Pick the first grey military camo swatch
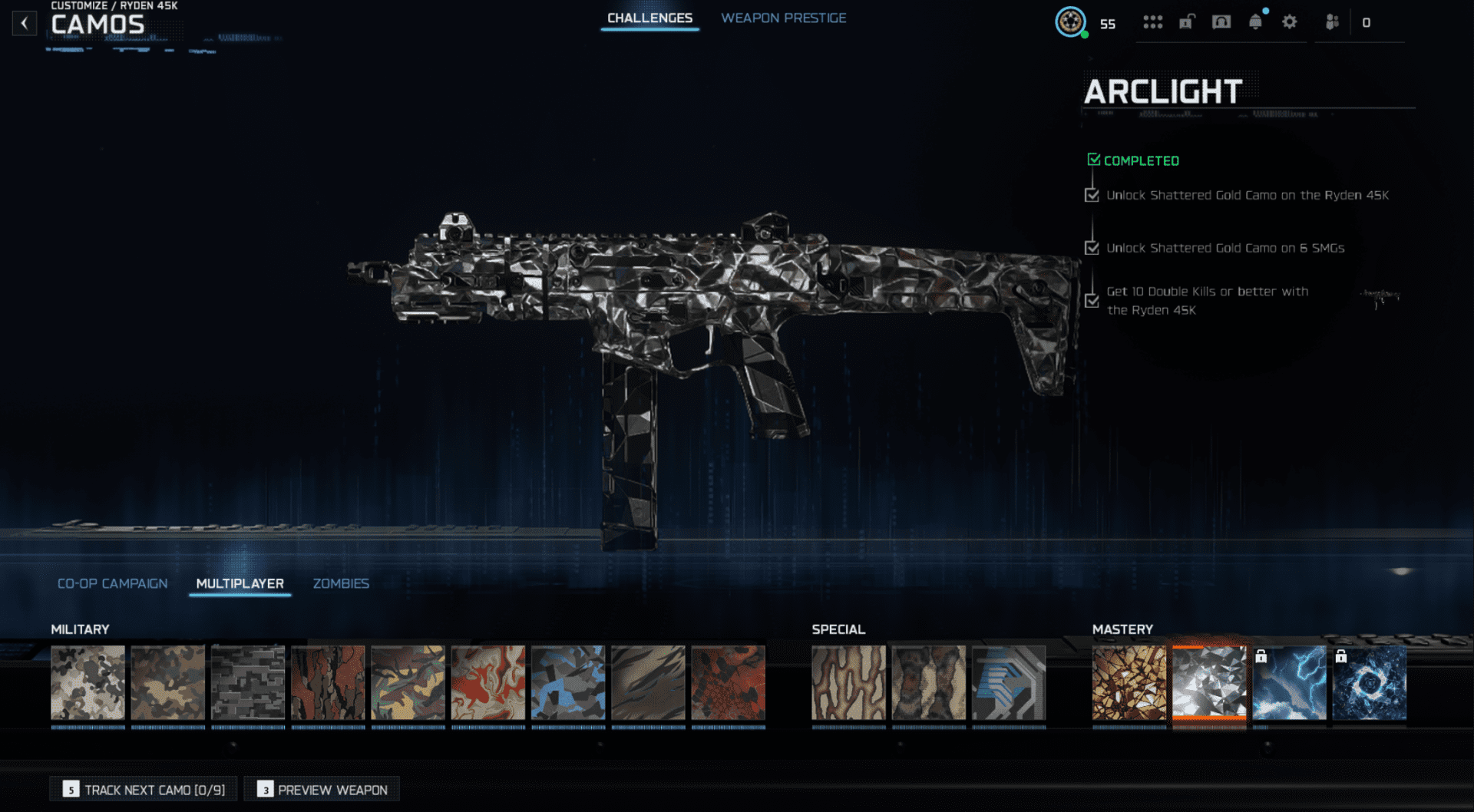This screenshot has height=812, width=1474. point(88,682)
